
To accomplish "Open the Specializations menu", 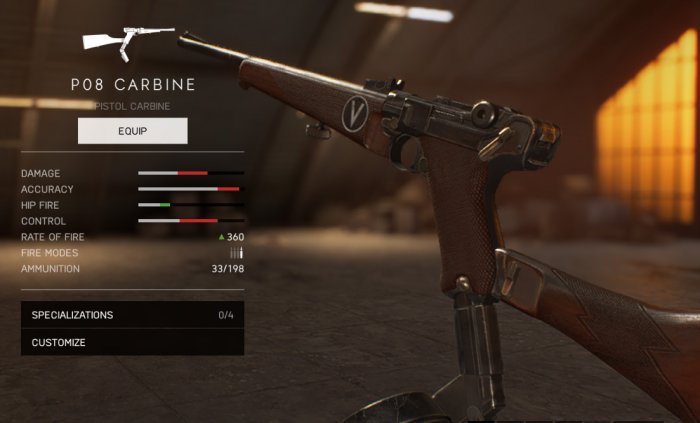I will (x=132, y=315).
